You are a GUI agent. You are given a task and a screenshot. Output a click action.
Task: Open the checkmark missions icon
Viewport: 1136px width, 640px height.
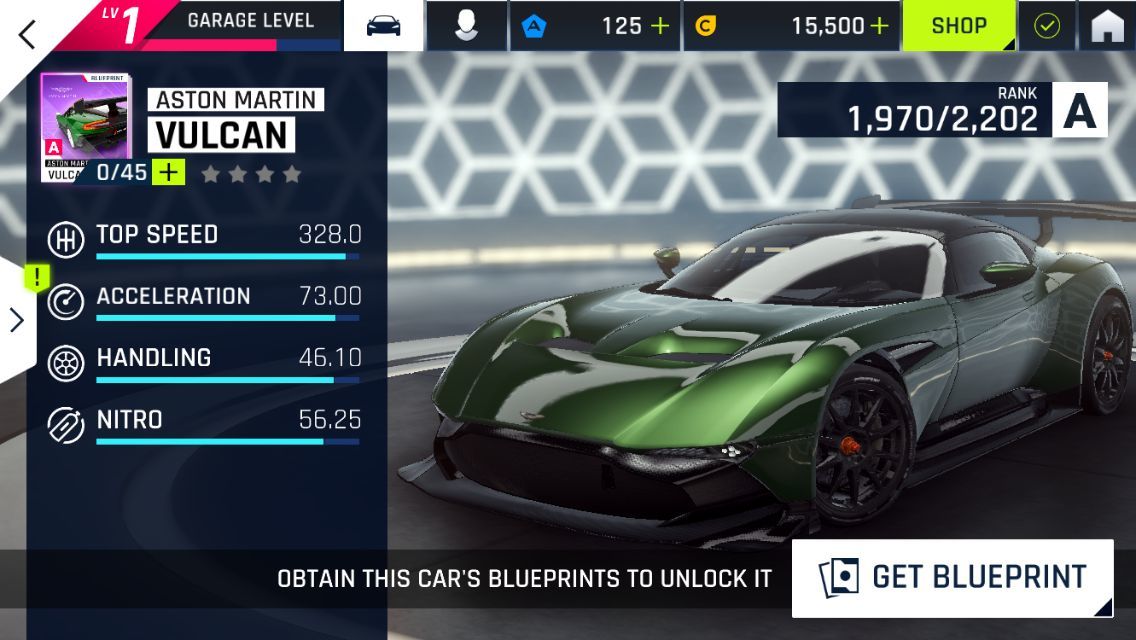(1047, 26)
